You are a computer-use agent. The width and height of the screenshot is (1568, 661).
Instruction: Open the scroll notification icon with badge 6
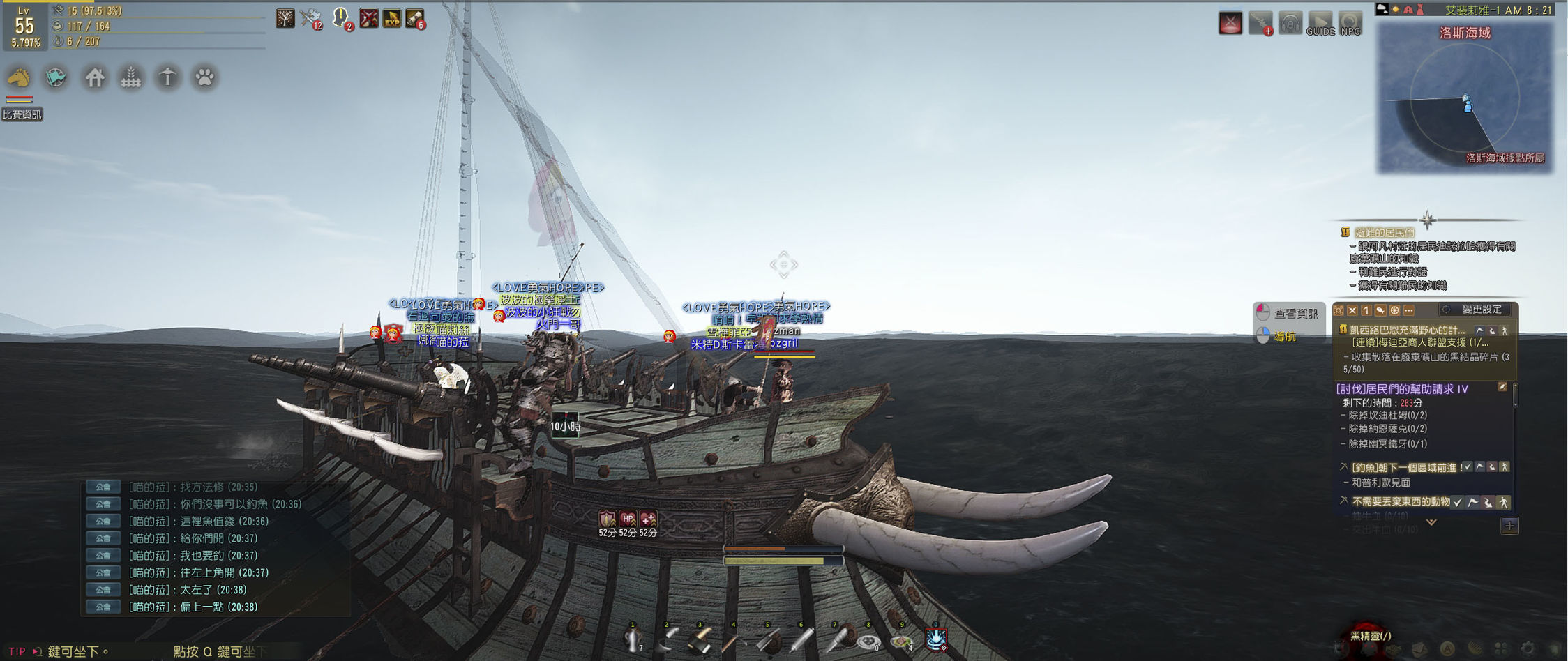415,19
